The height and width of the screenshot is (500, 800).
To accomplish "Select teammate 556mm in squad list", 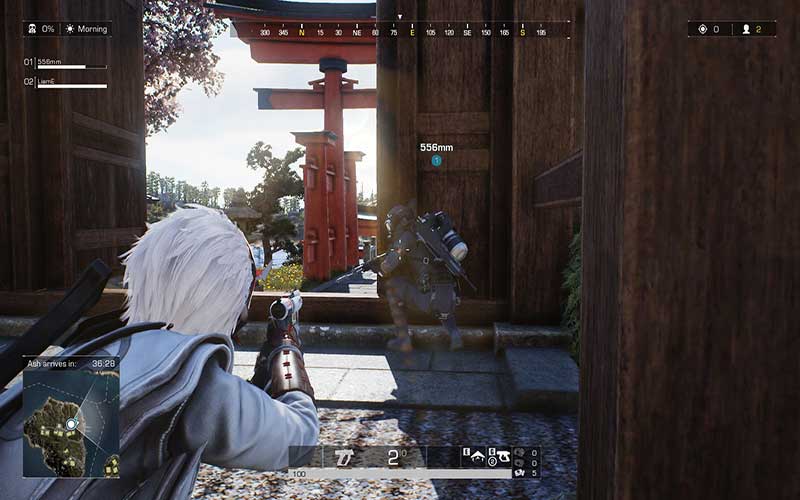I will [70, 63].
